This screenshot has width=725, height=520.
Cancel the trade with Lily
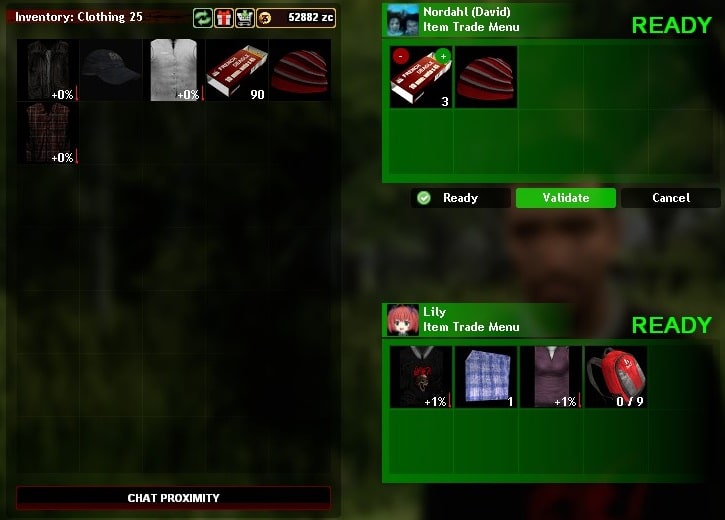670,198
